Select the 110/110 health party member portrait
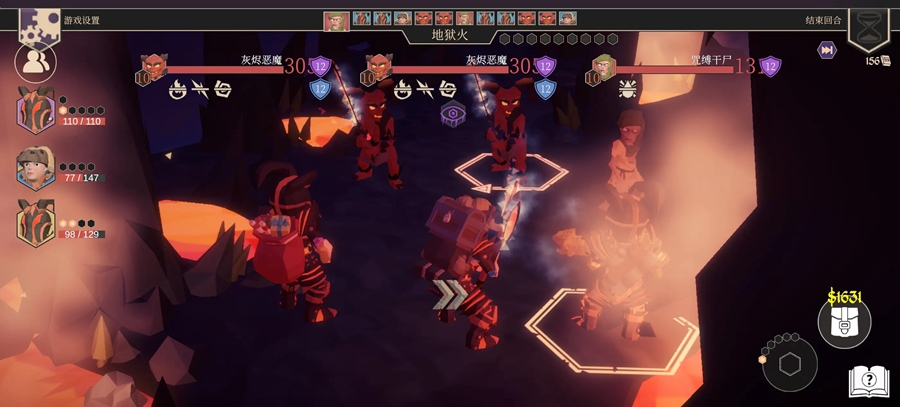 (x=36, y=110)
